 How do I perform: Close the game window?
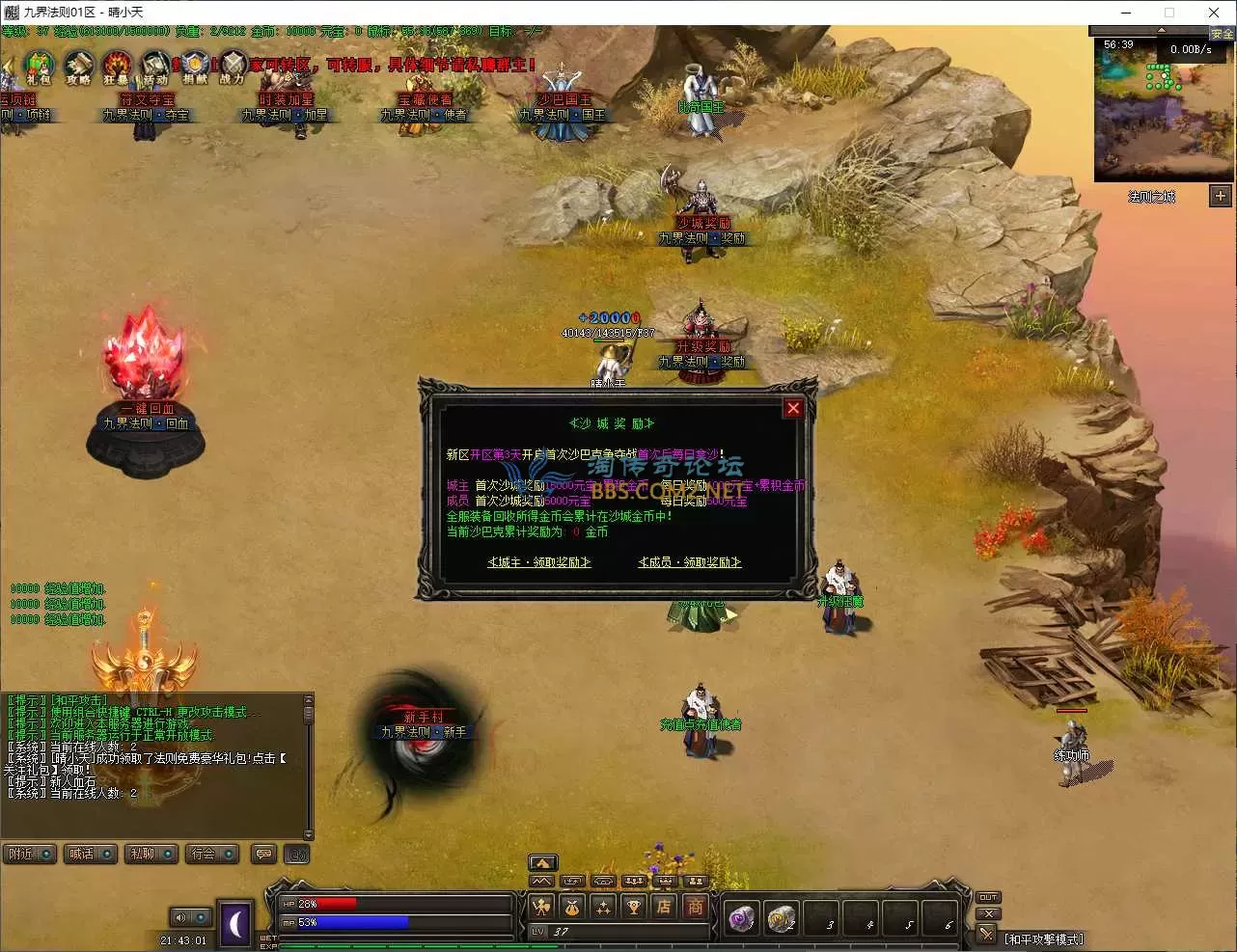1214,13
